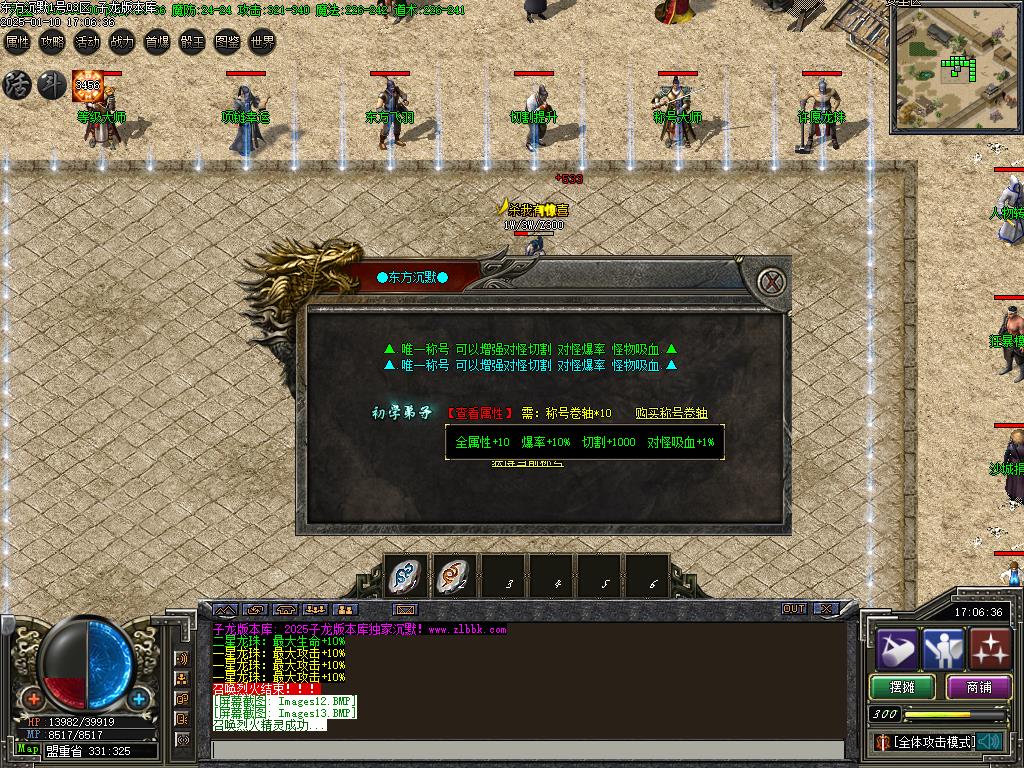Click the round 斗 icon
This screenshot has height=768, width=1024.
[x=51, y=85]
